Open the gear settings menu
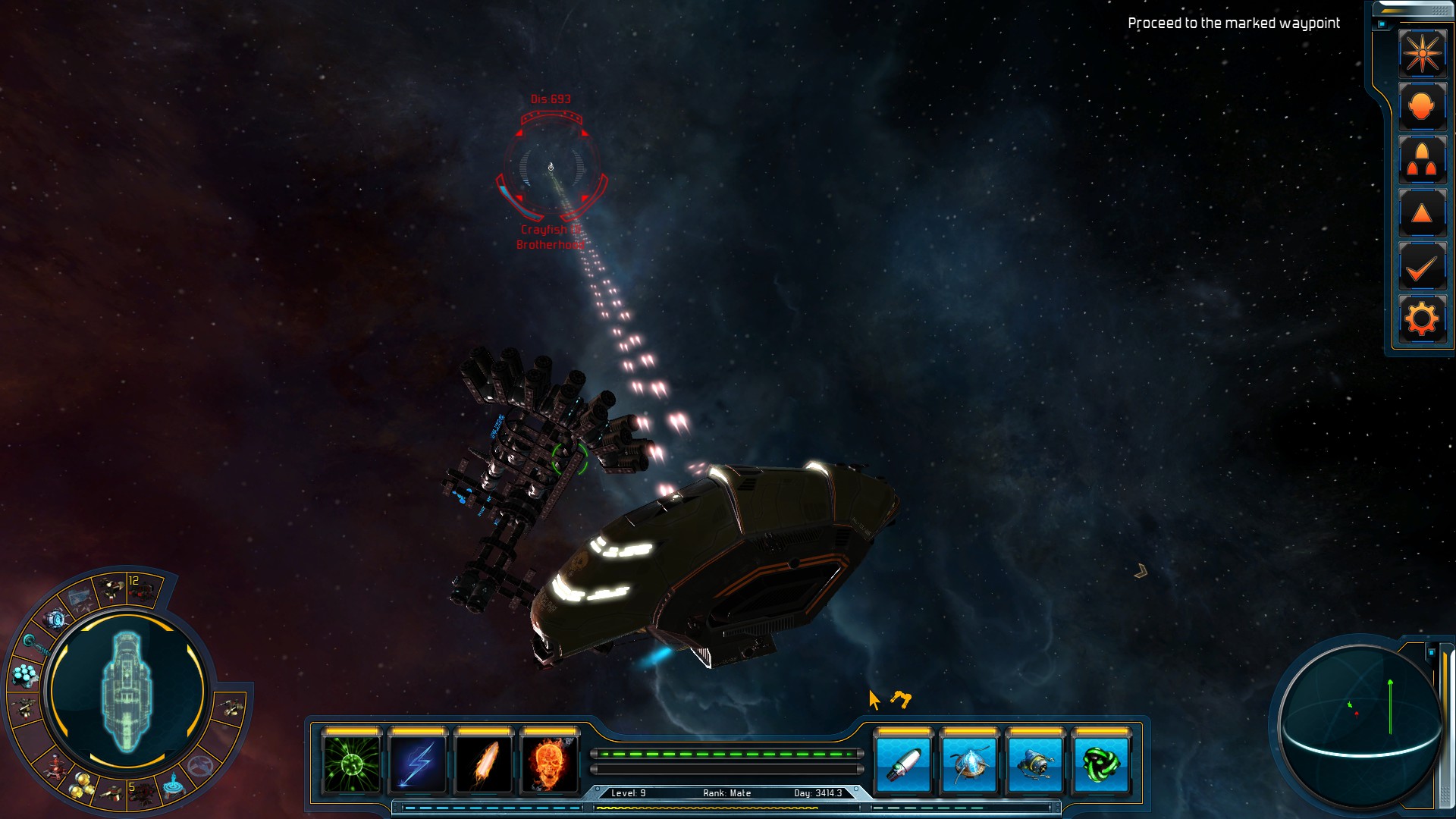This screenshot has width=1456, height=819. (1422, 319)
